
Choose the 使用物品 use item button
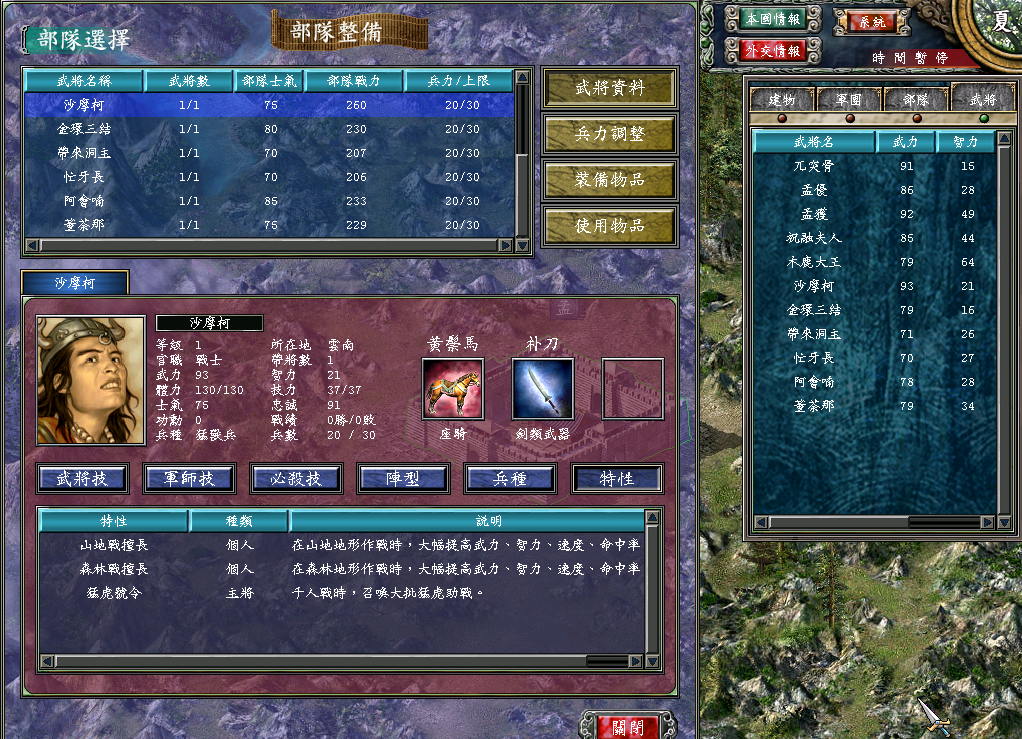point(610,226)
